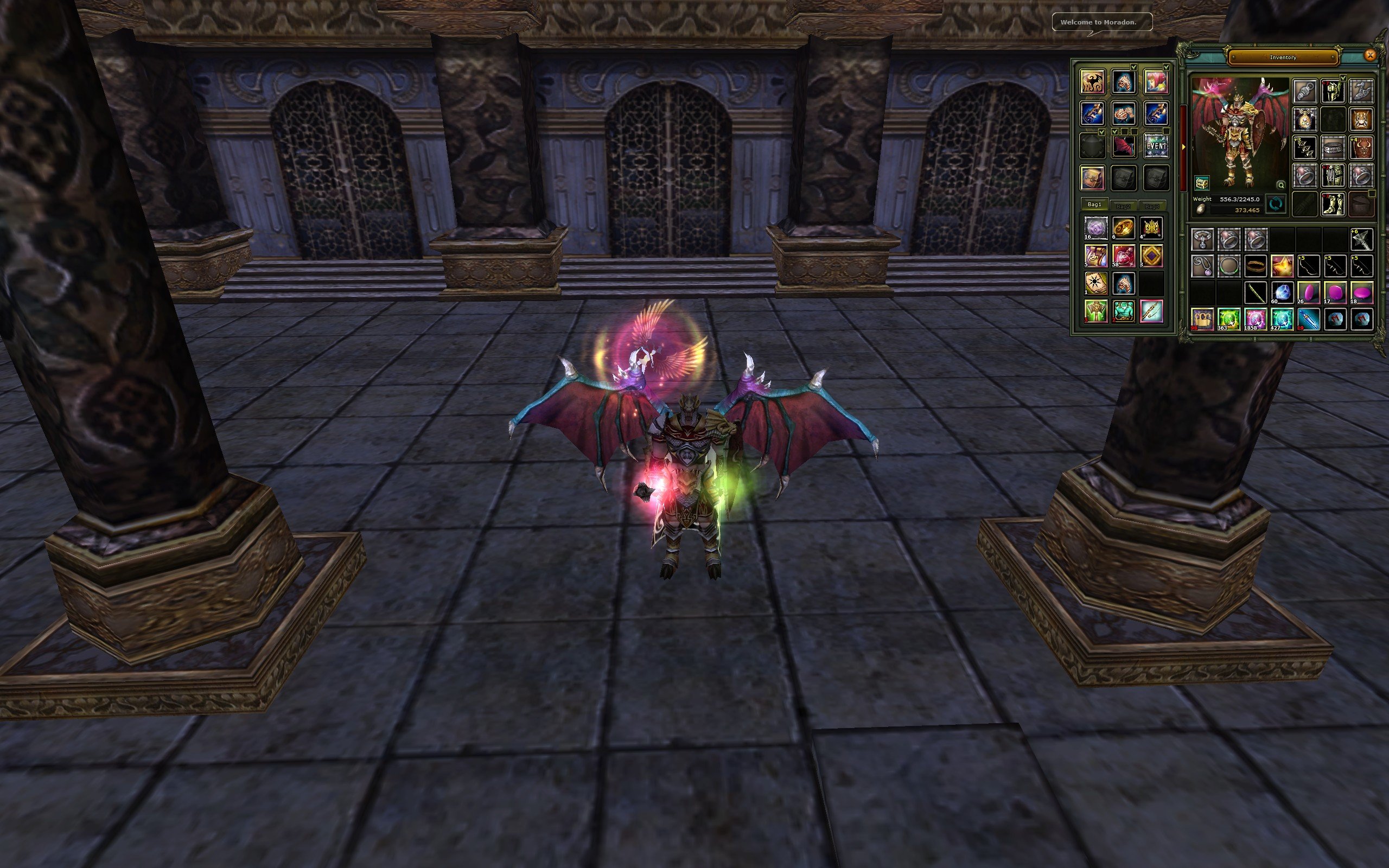Screen dimensions: 1389x868
Task: Switch to the Bag2 tab
Action: click(x=1124, y=206)
